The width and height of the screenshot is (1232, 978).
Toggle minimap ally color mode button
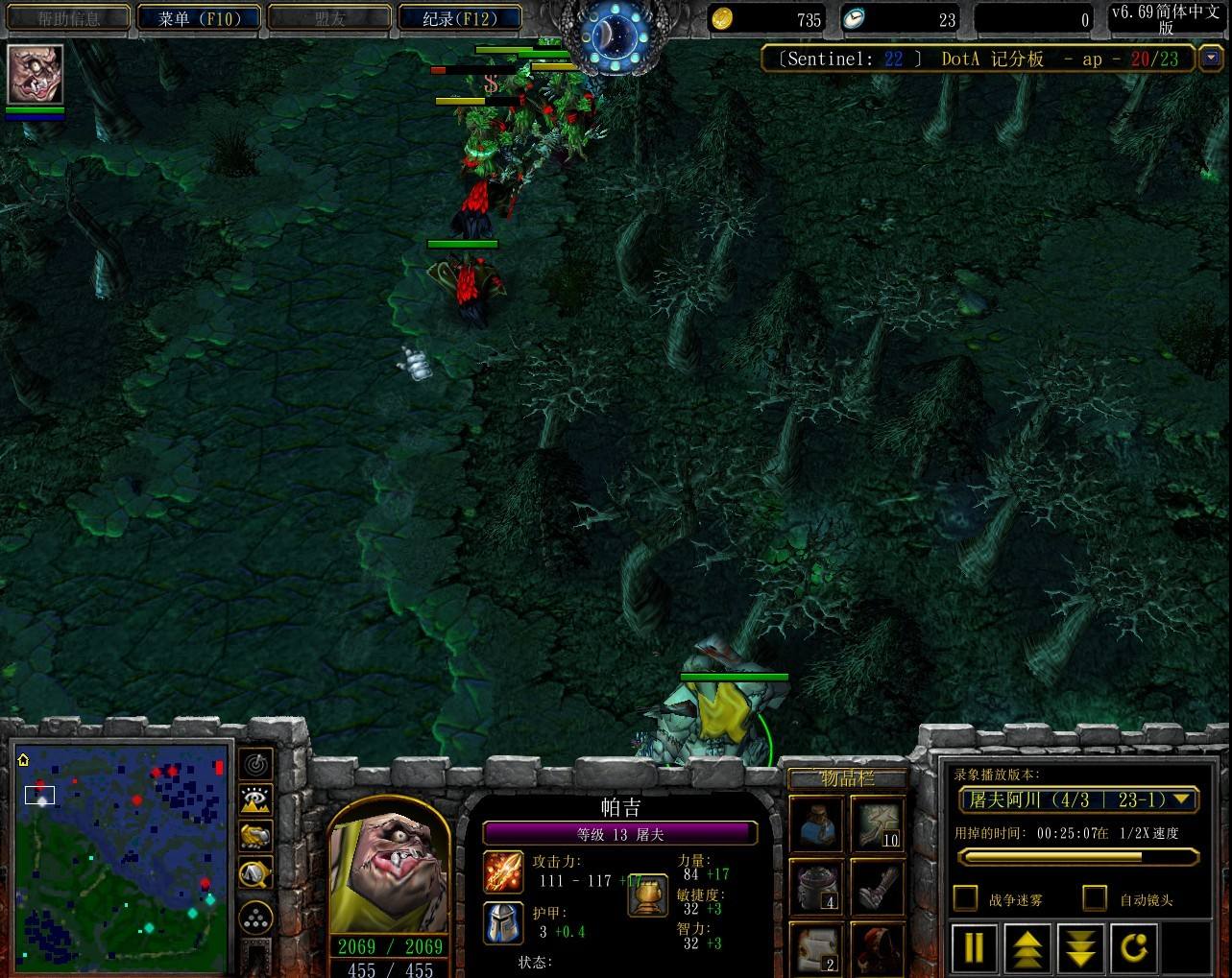point(255,836)
